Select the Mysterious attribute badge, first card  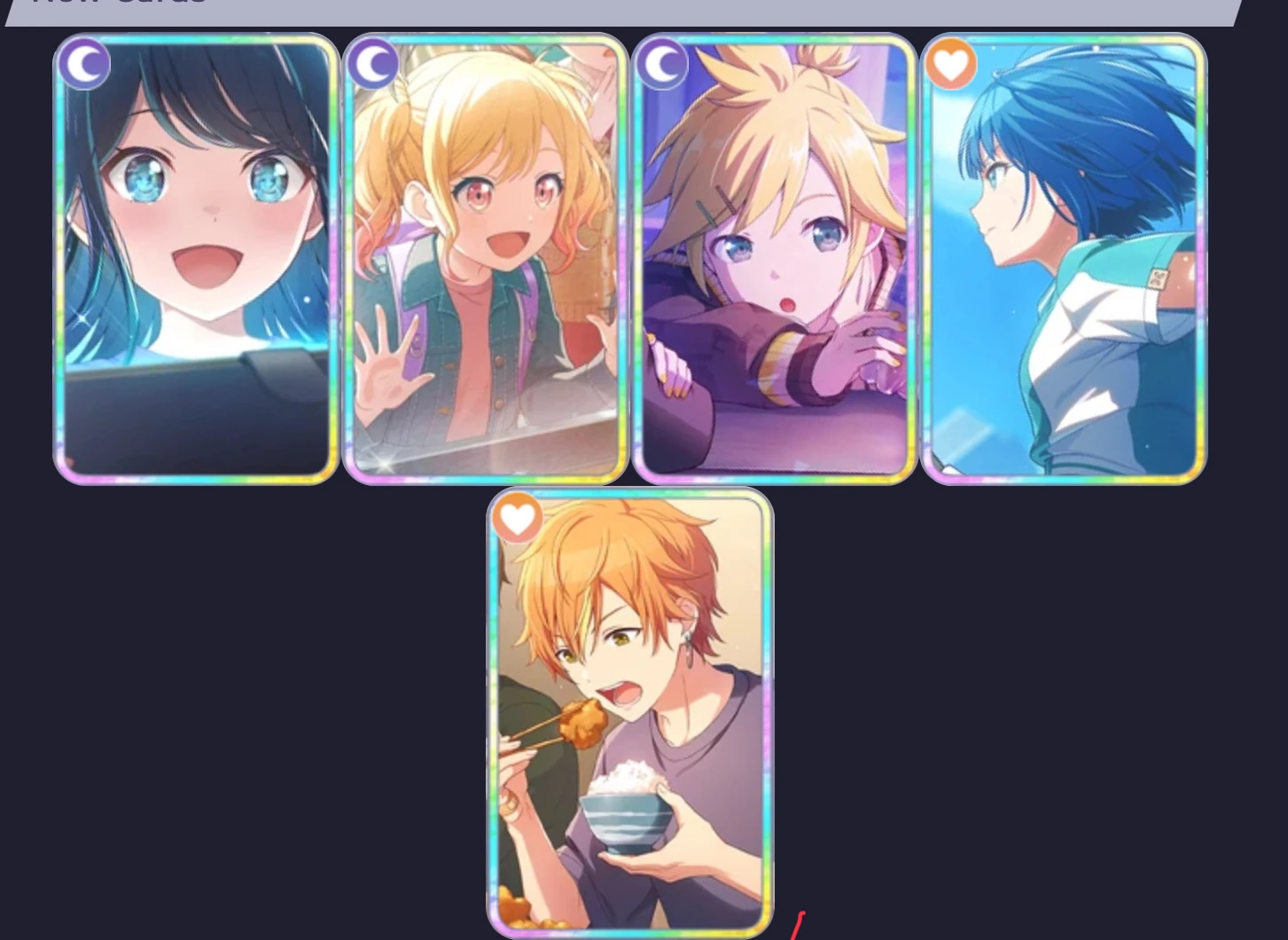84,64
